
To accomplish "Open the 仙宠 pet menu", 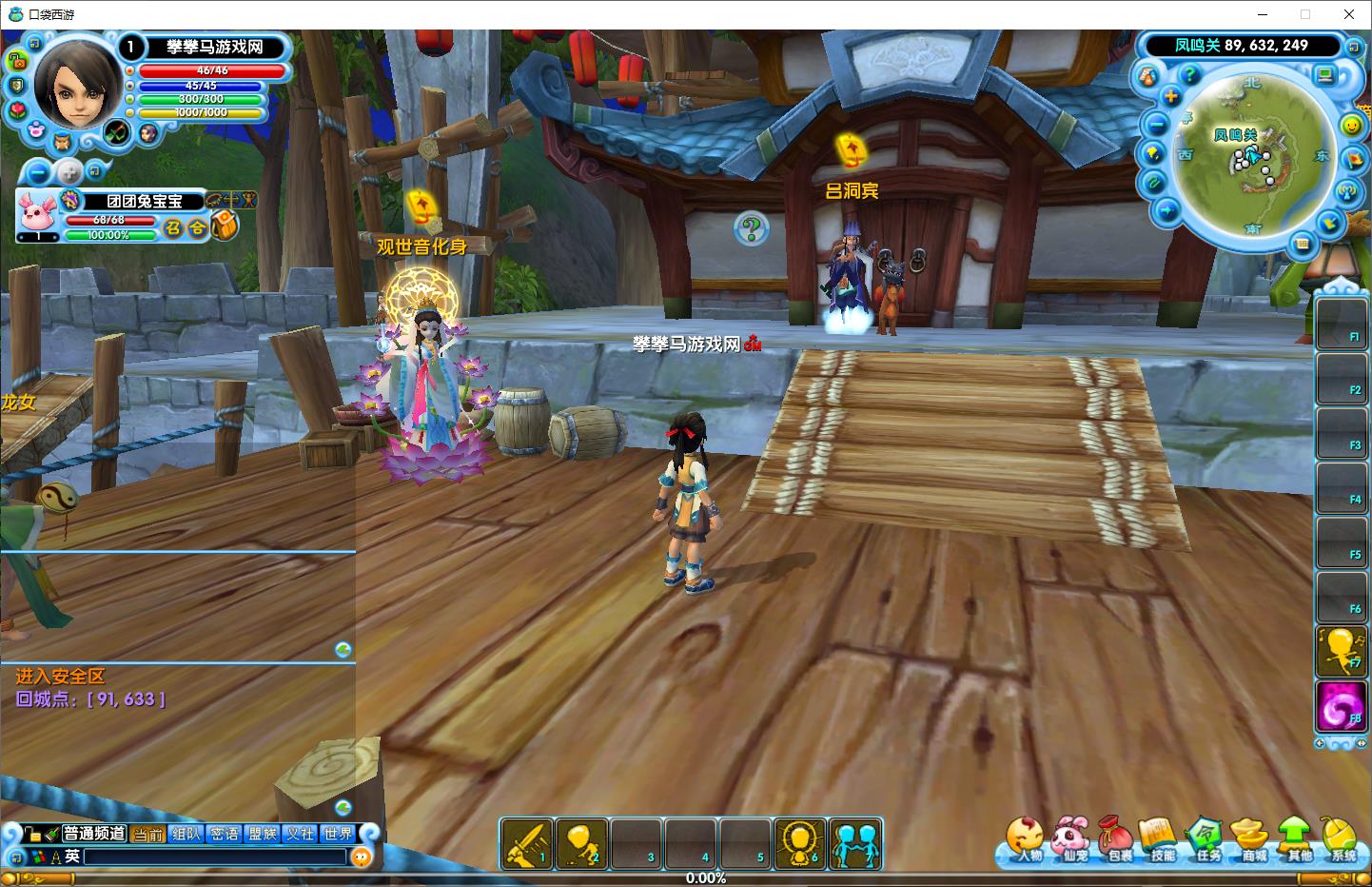I will coord(1072,838).
